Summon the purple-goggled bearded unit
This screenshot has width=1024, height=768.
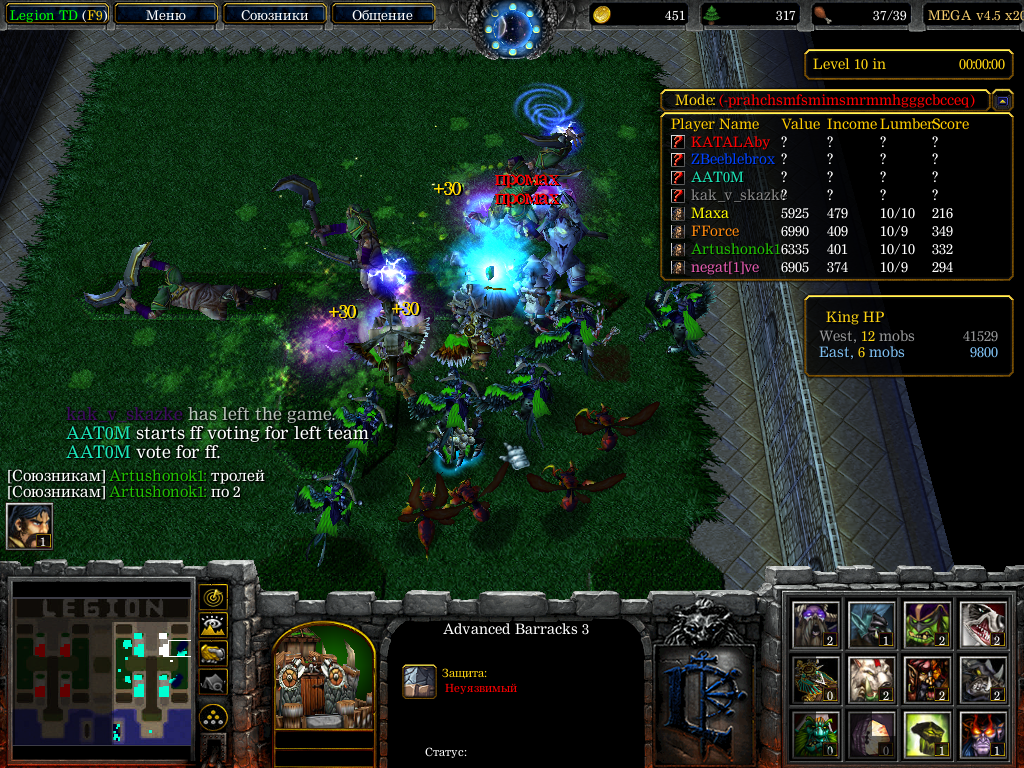tap(816, 624)
